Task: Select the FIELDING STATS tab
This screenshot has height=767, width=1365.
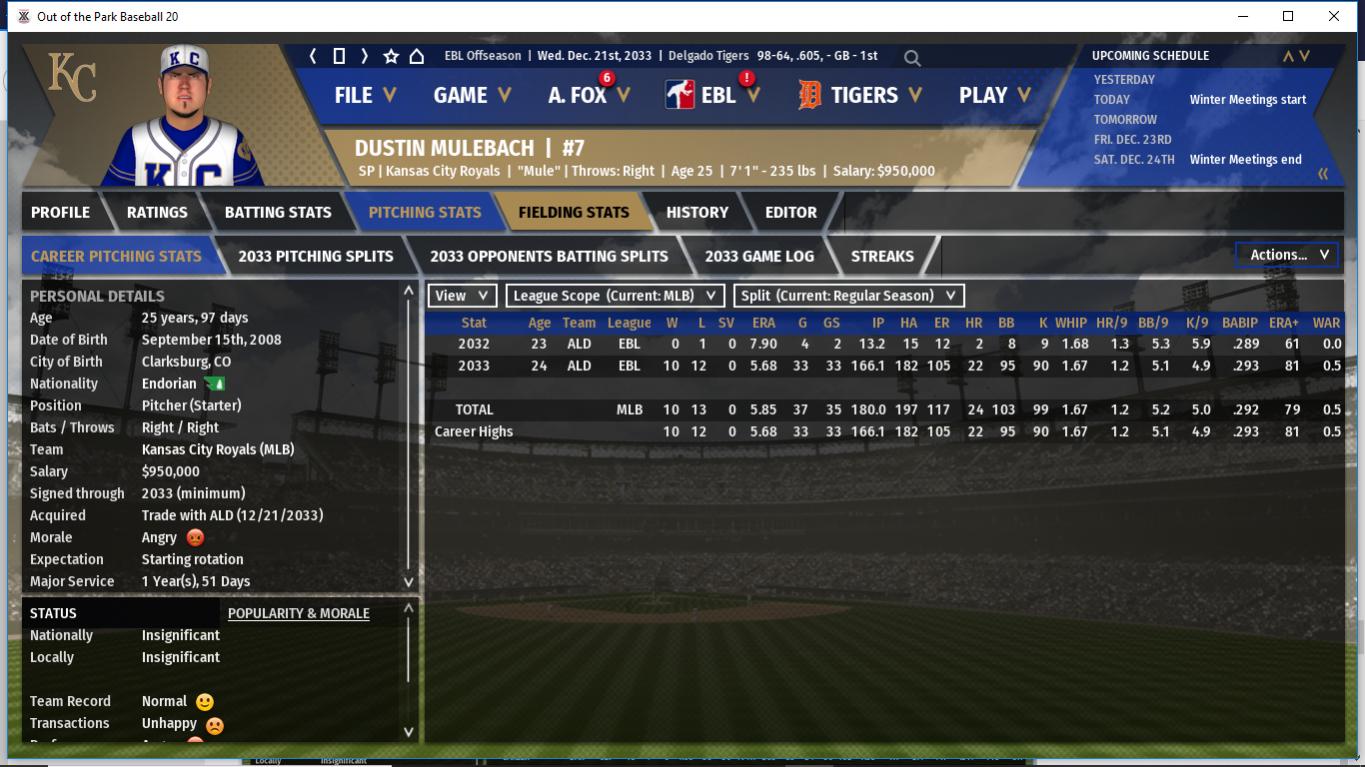Action: (x=573, y=212)
